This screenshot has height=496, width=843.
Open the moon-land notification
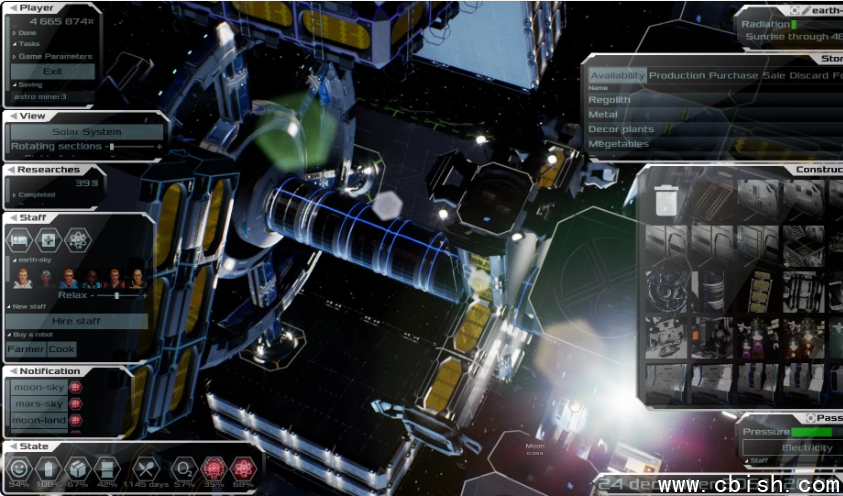[38, 421]
